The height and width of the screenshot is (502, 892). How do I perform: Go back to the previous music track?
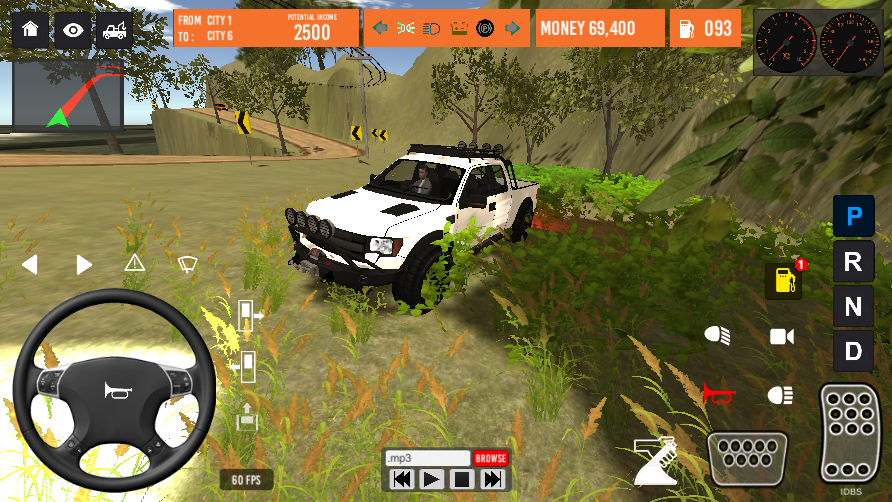tap(401, 479)
